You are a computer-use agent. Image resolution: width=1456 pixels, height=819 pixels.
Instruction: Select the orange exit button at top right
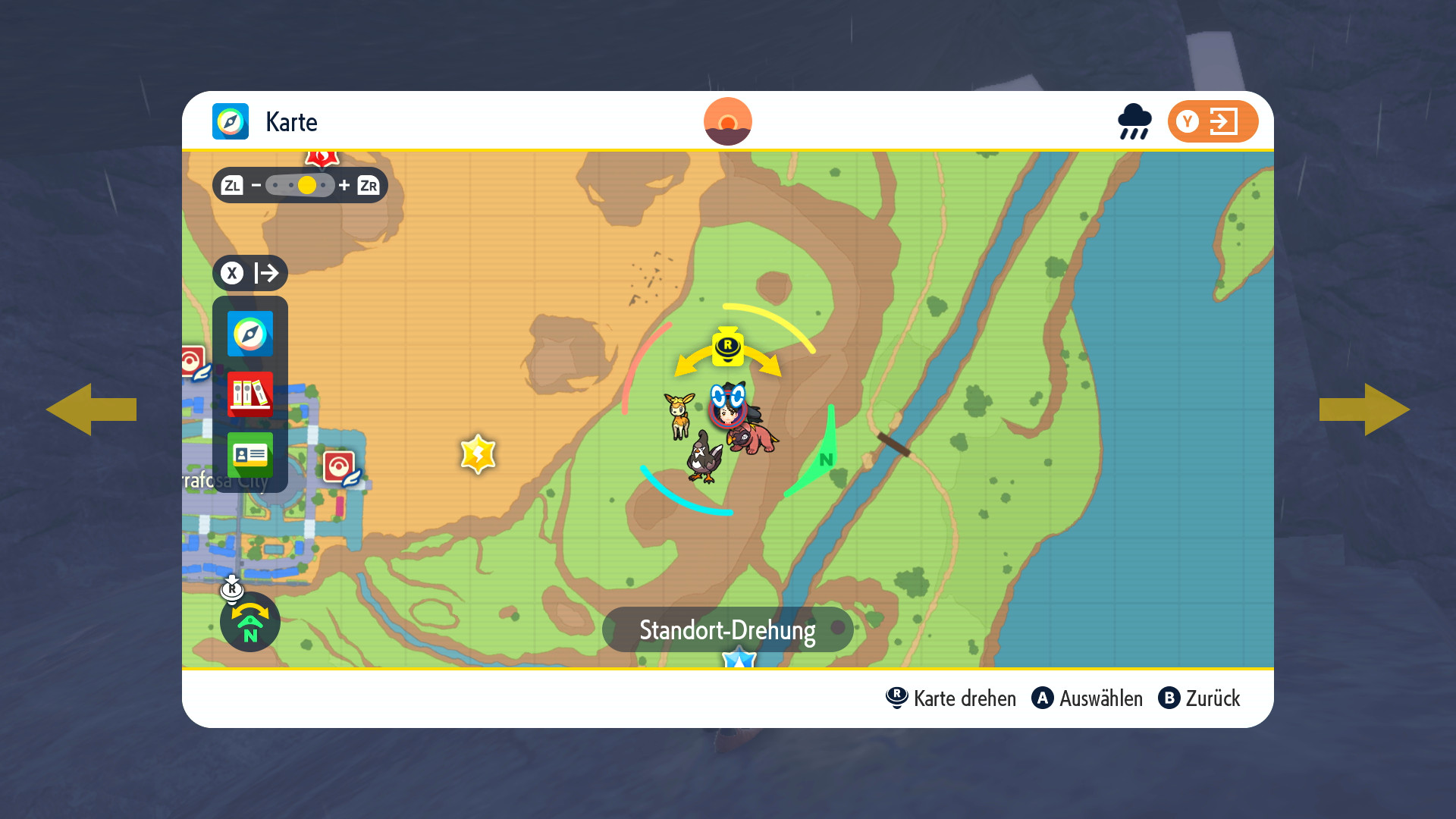tap(1212, 121)
